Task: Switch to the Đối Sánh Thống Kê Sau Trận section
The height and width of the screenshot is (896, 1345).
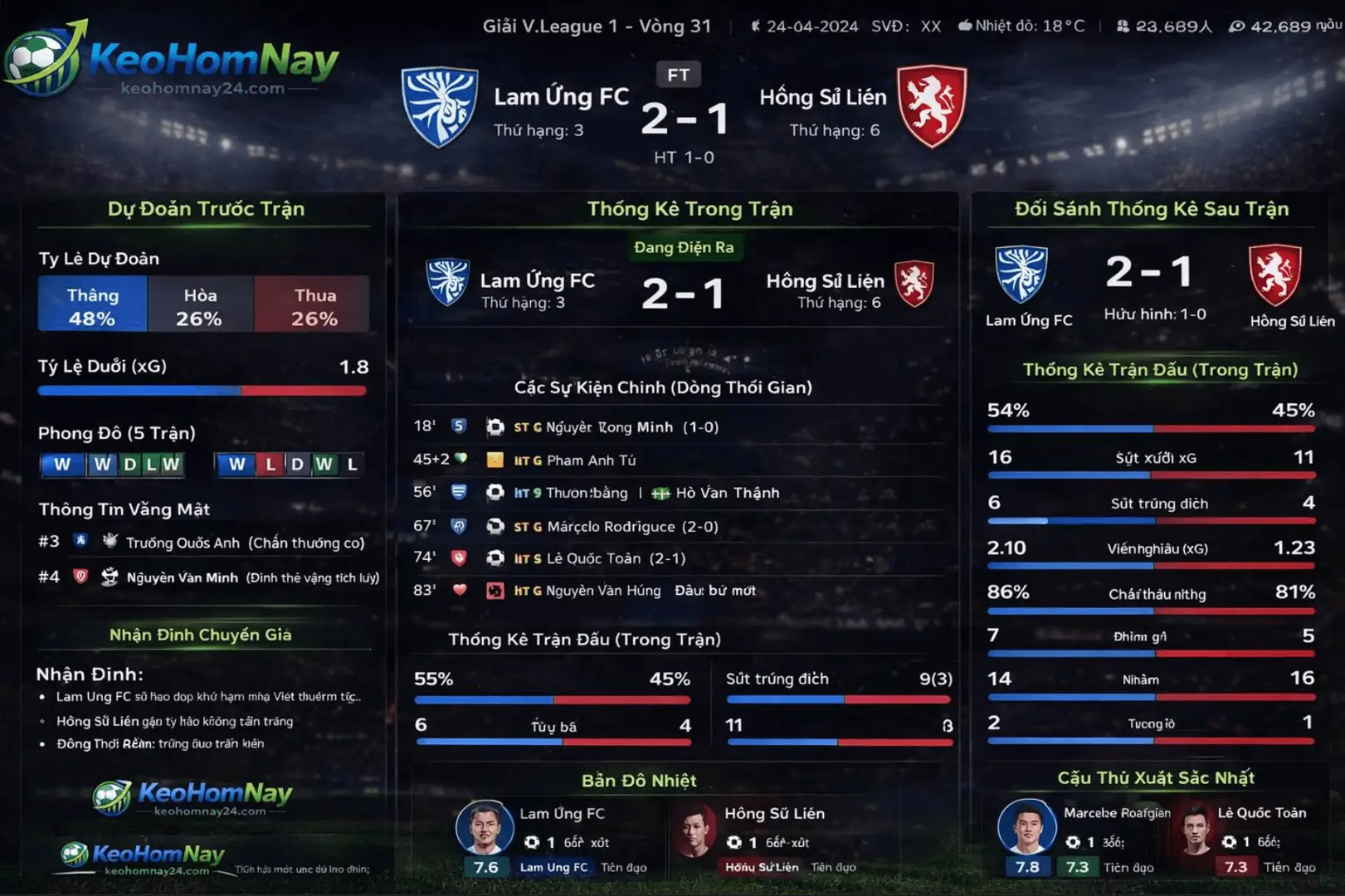Action: (1151, 209)
